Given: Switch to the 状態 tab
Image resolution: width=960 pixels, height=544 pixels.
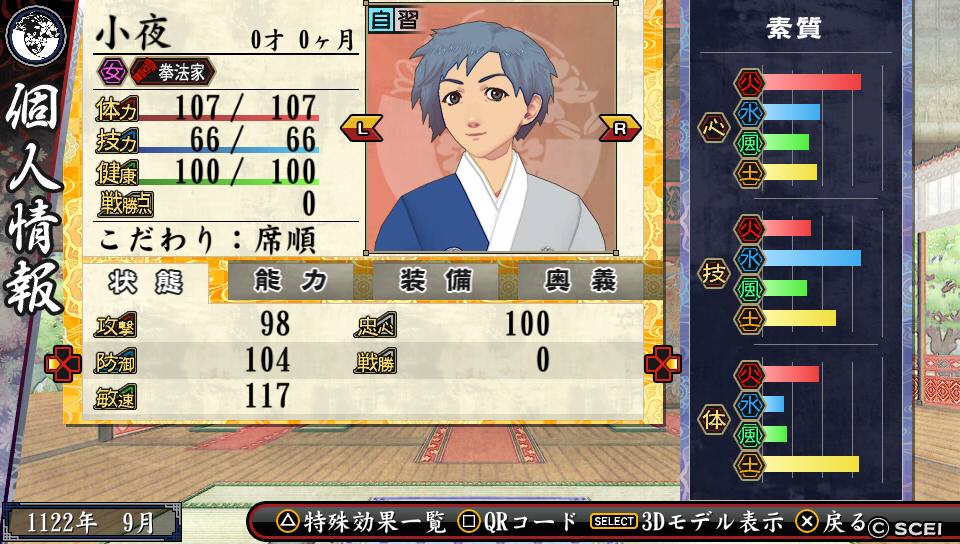Looking at the screenshot, I should (x=146, y=282).
